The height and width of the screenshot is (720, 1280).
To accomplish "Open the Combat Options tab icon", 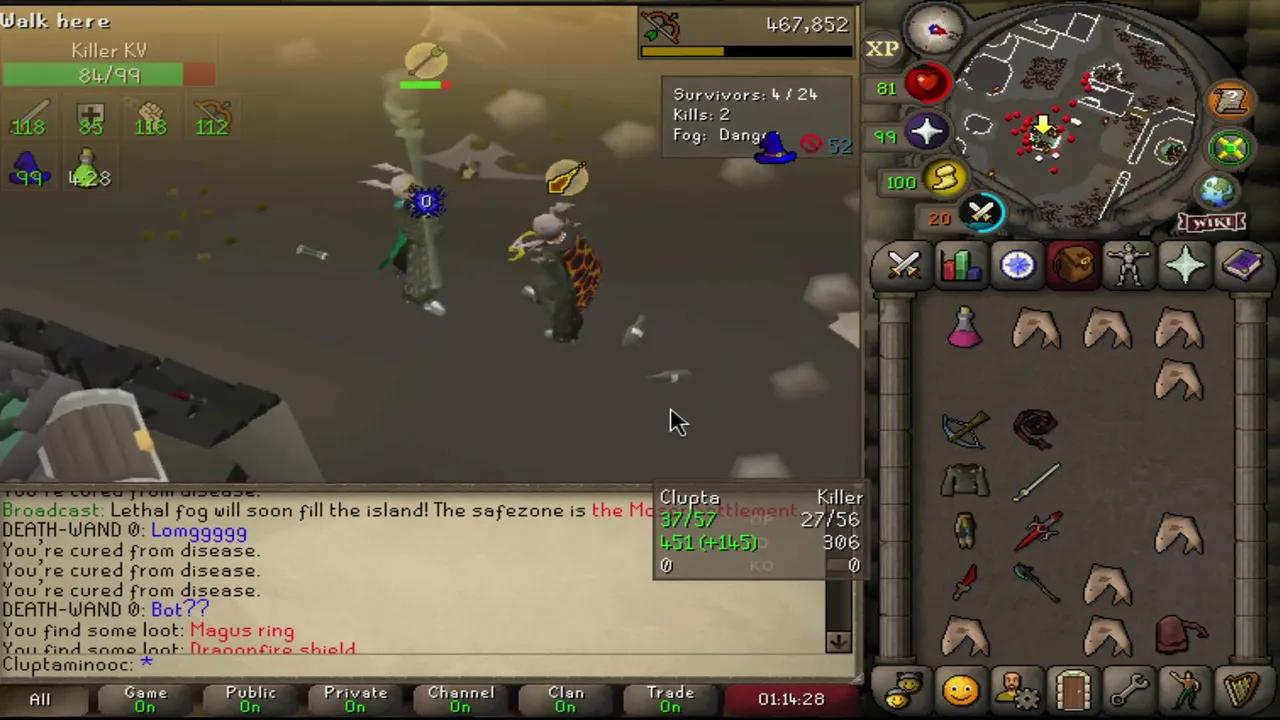I will tap(903, 264).
